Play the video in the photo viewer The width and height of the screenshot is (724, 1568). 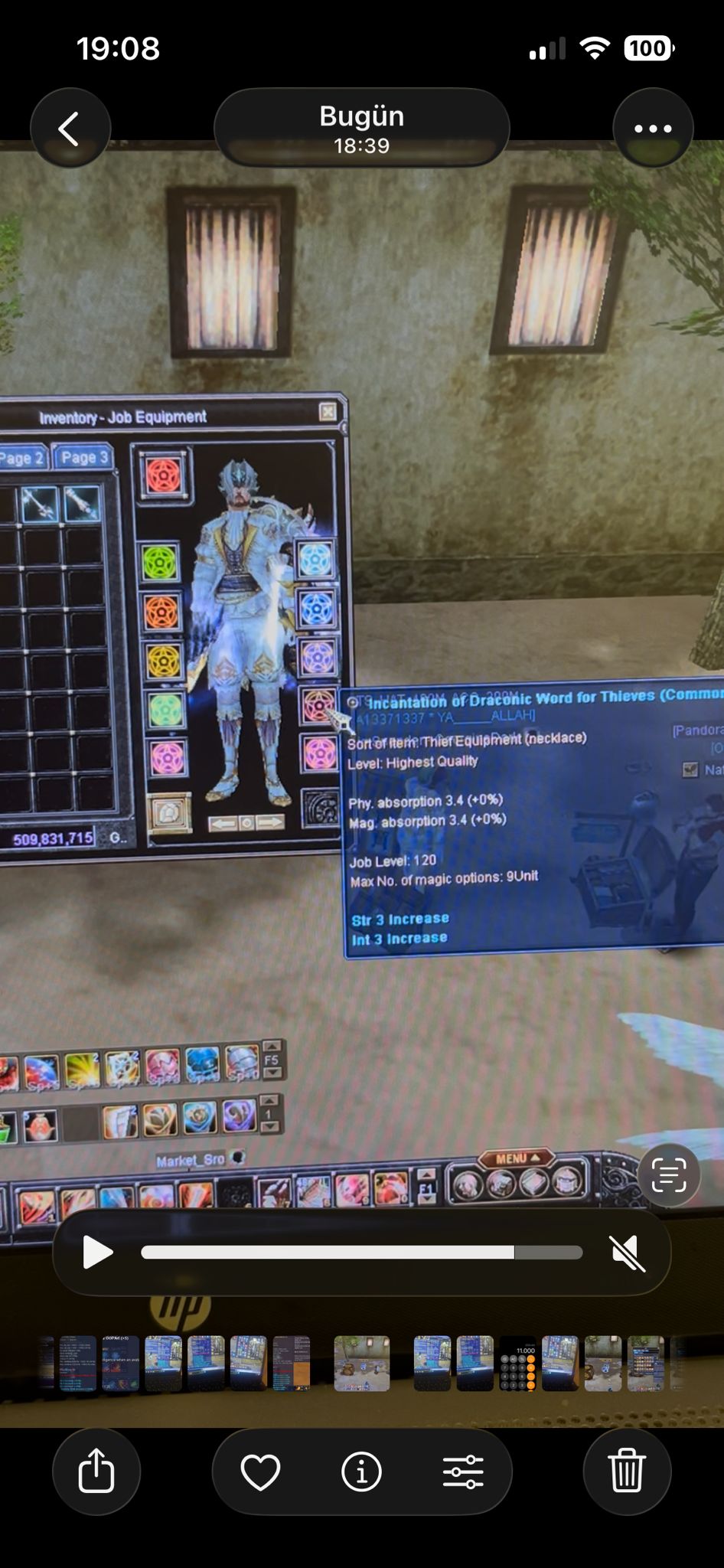tap(97, 1253)
